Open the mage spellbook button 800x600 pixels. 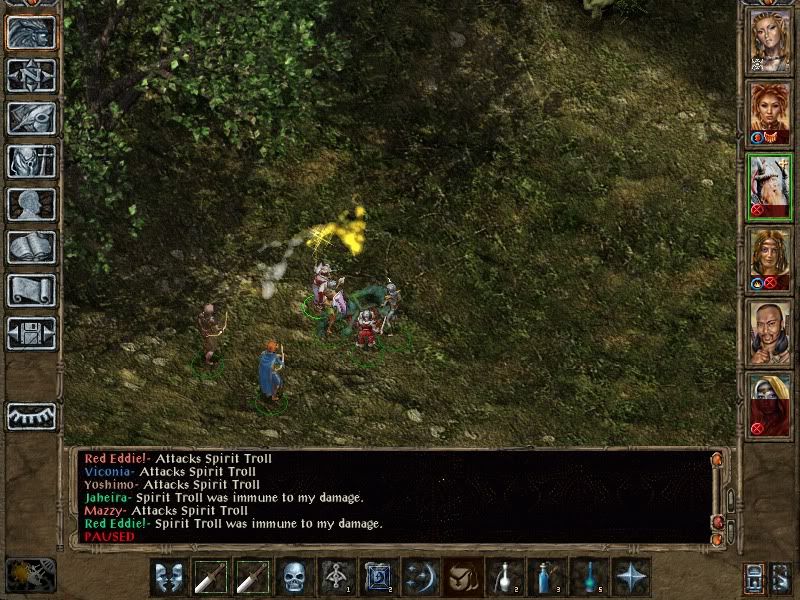(x=32, y=247)
